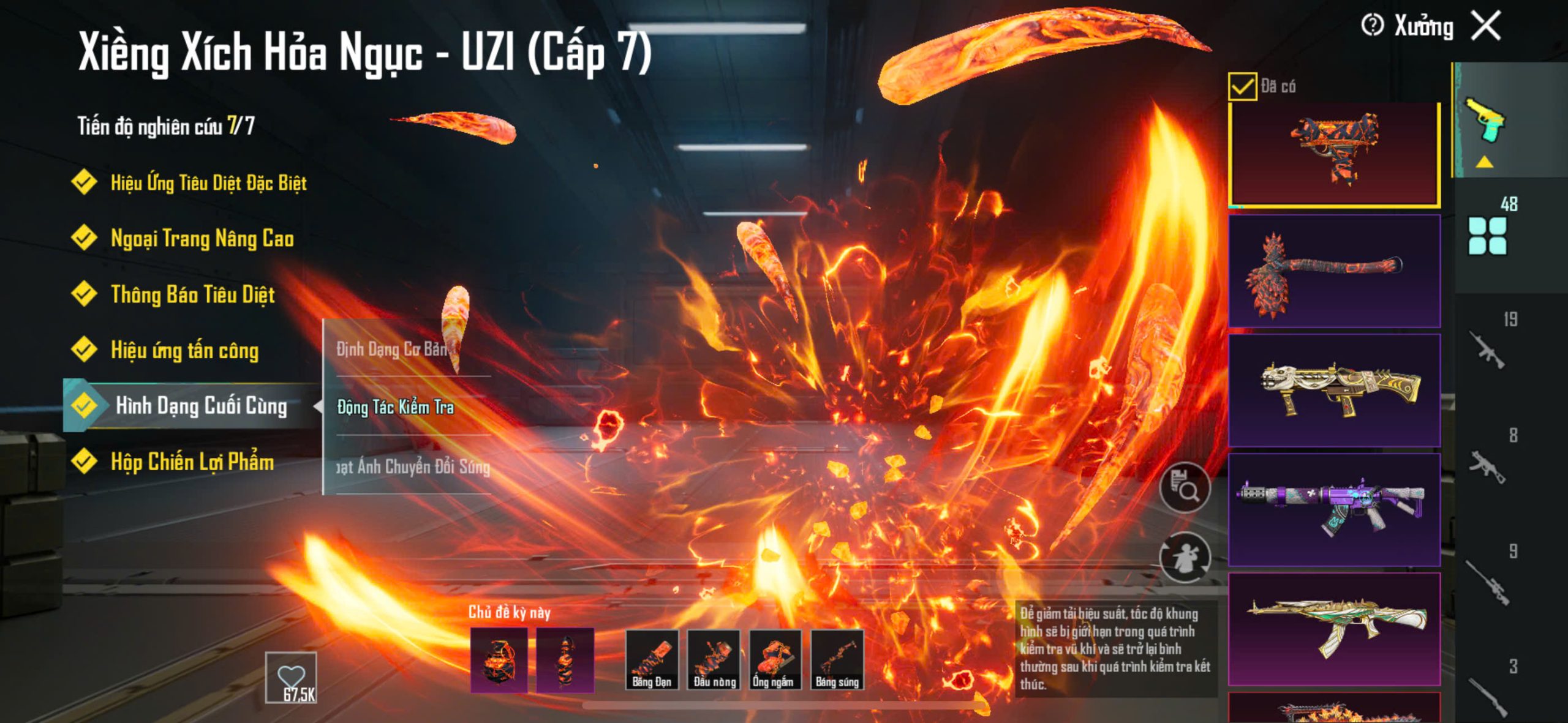
Task: Play the Động Tác Kiểm Tra preview
Action: (396, 407)
